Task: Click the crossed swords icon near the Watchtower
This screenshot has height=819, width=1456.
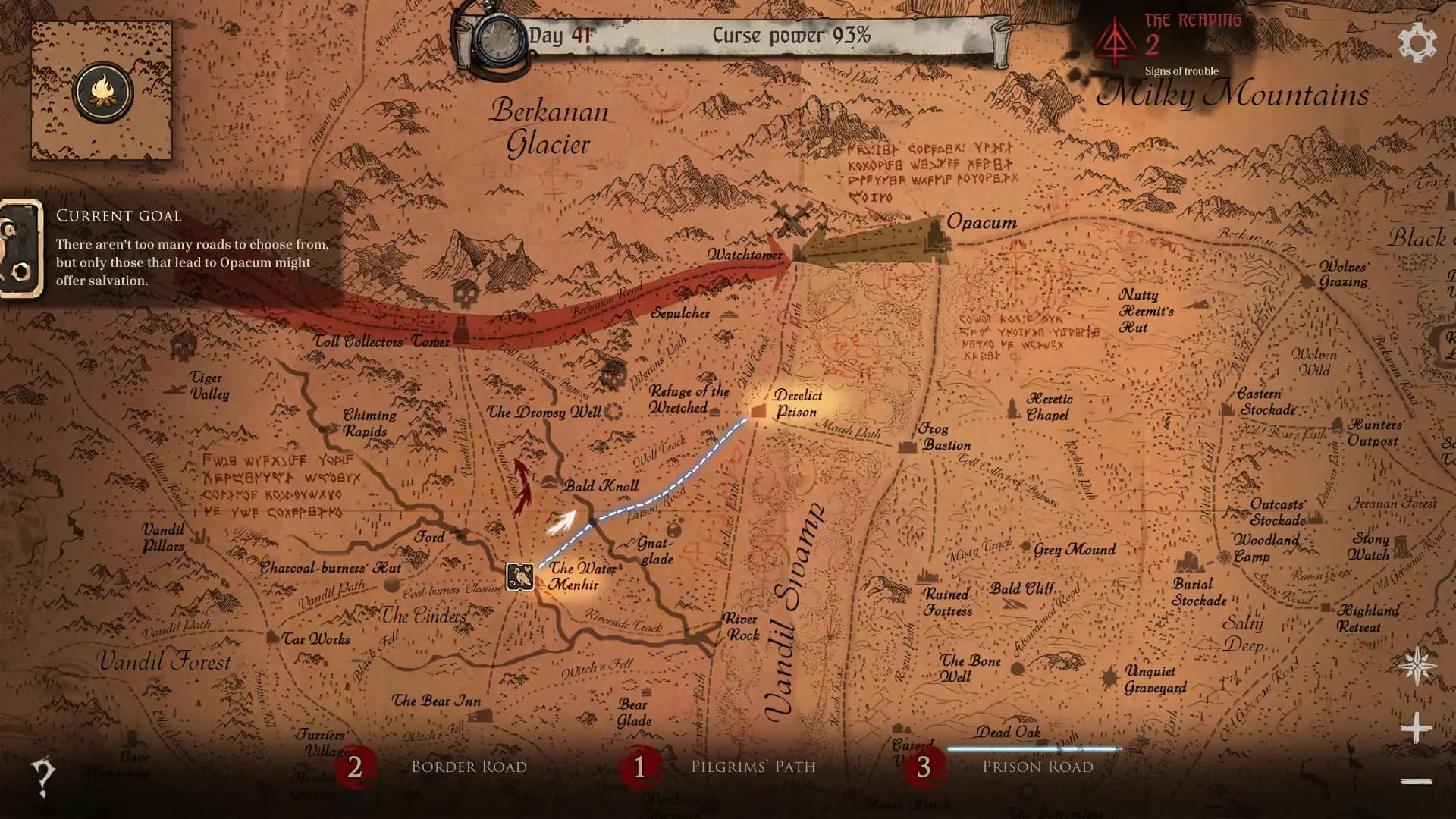Action: tap(792, 218)
